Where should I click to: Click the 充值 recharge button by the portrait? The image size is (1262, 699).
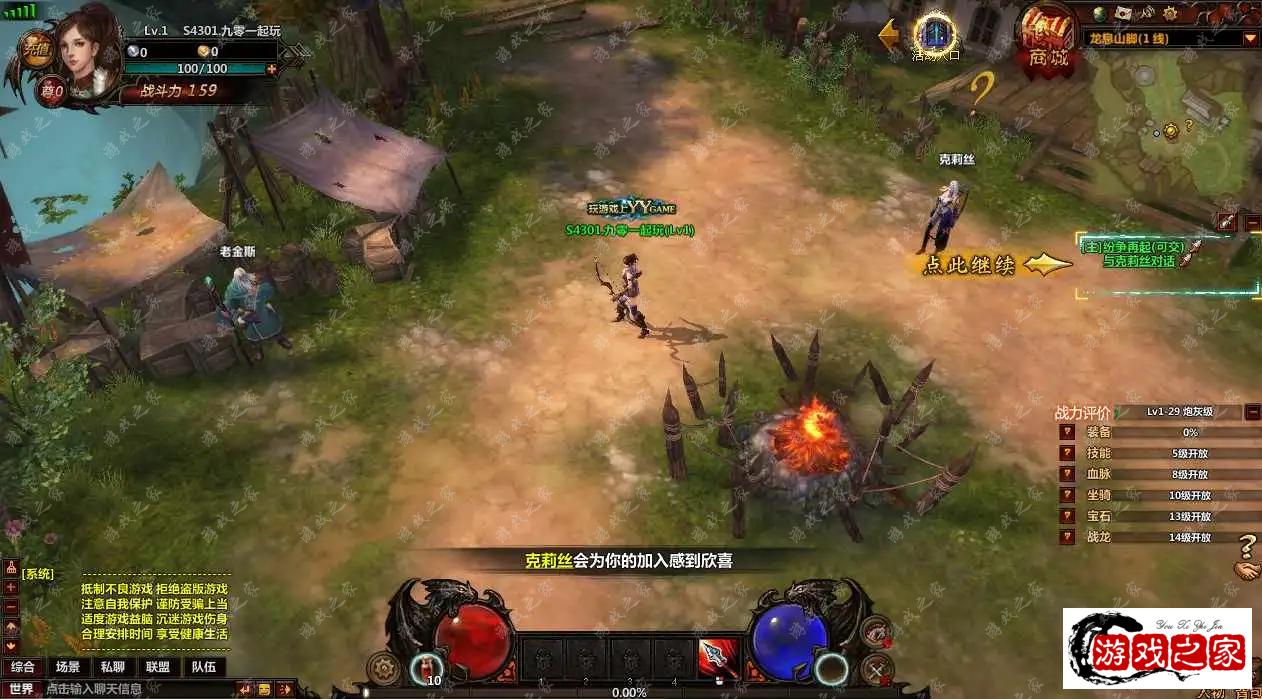(38, 48)
